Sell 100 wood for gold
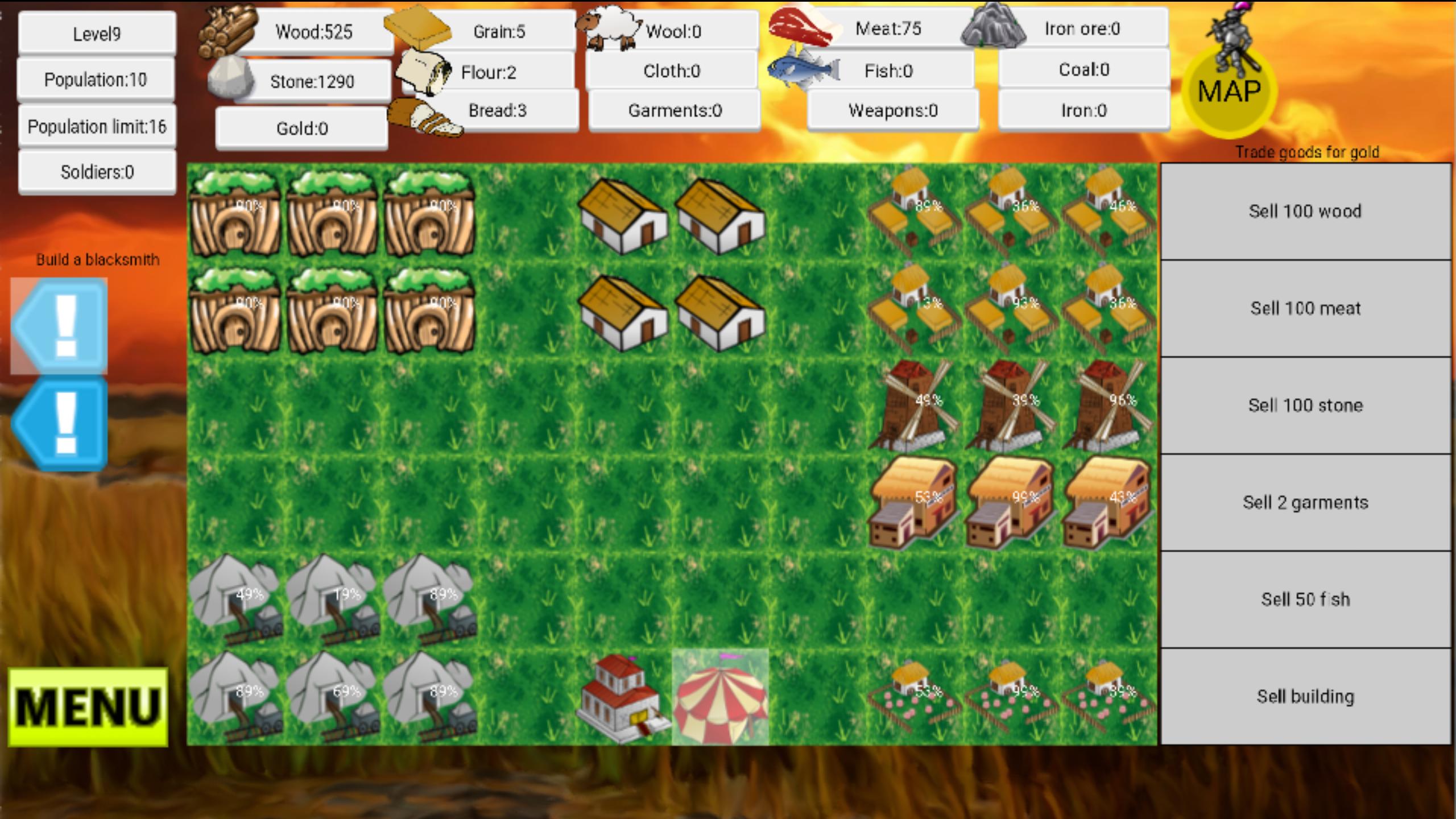Image resolution: width=1456 pixels, height=819 pixels. tap(1305, 212)
